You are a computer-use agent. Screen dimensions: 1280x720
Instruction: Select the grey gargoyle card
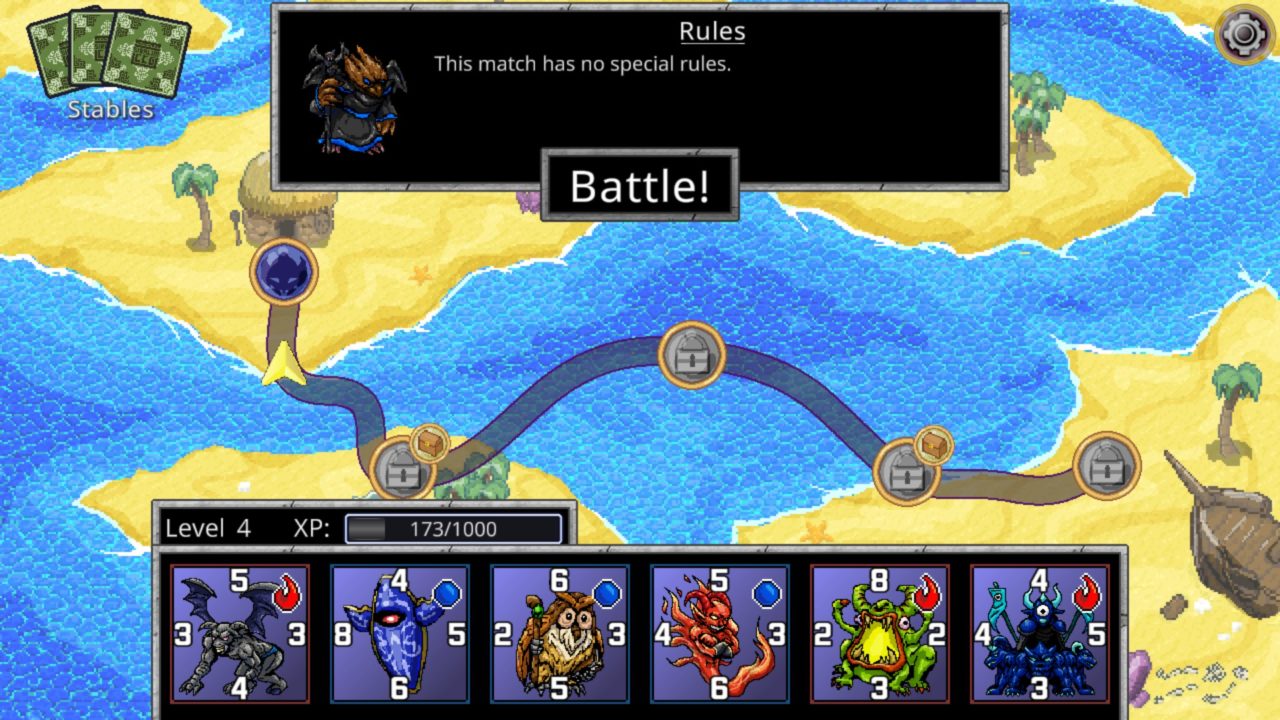tap(240, 633)
